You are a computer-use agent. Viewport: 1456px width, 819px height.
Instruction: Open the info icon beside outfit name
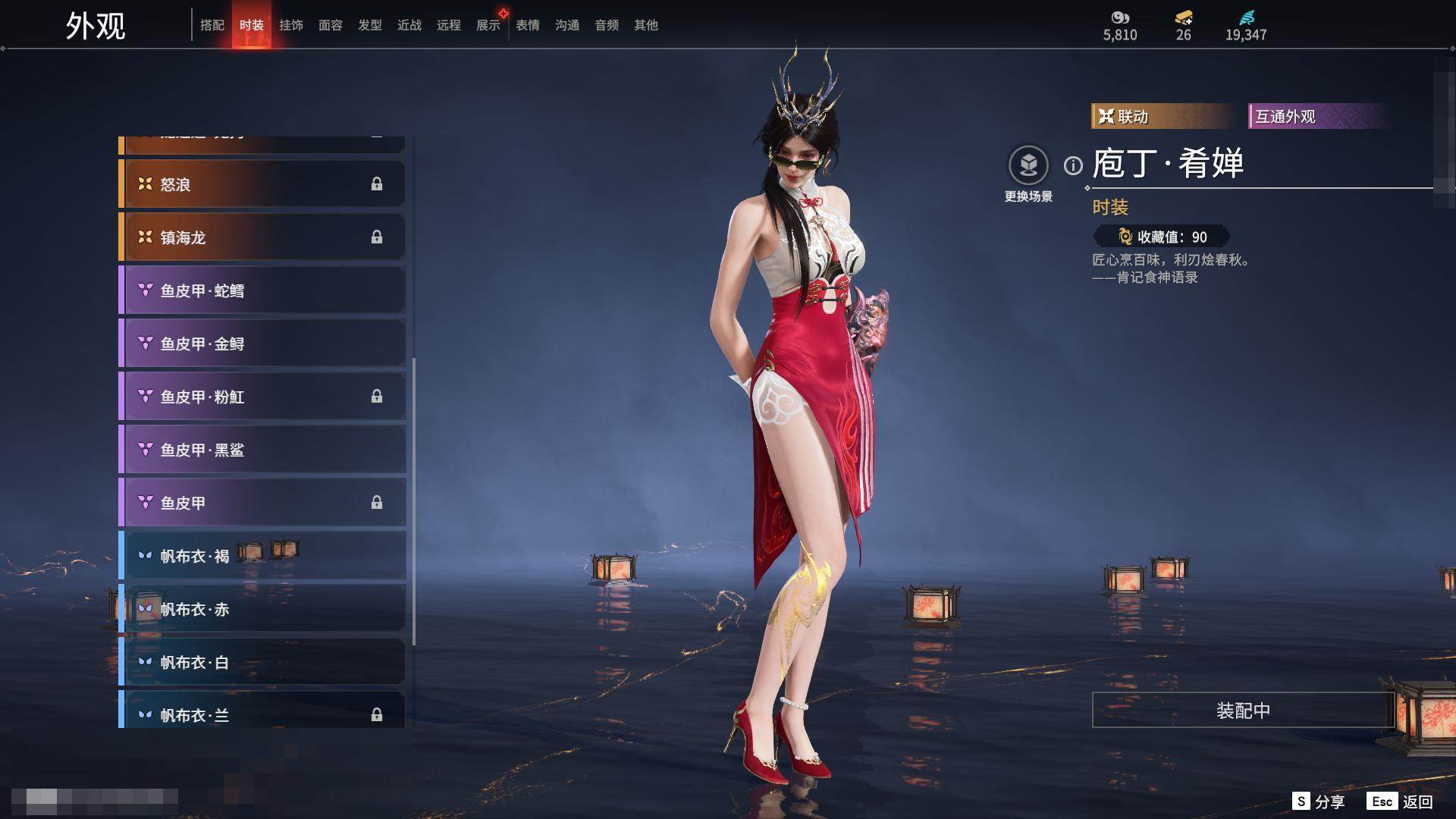coord(1073,165)
